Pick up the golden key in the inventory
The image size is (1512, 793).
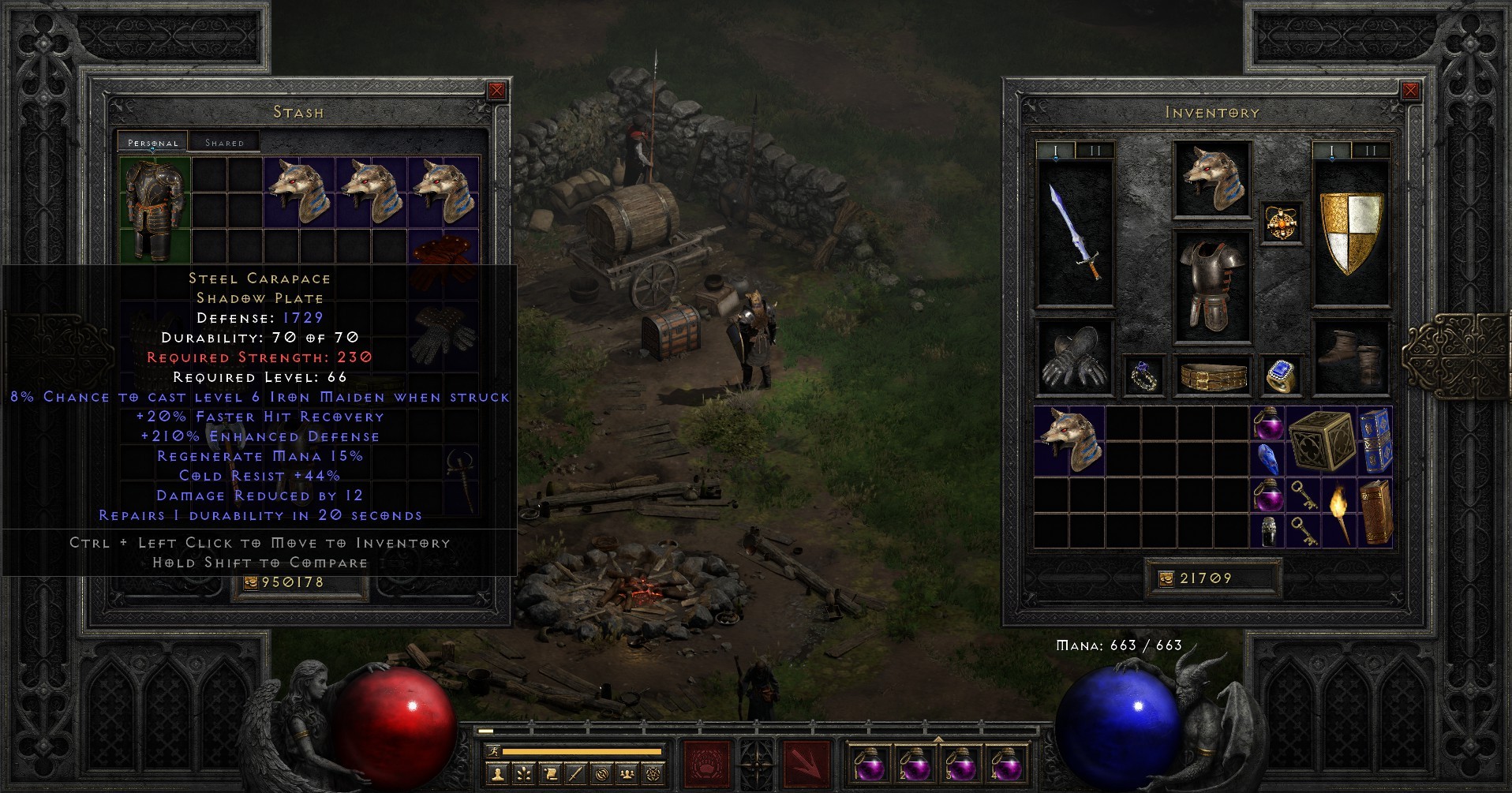click(x=1304, y=497)
